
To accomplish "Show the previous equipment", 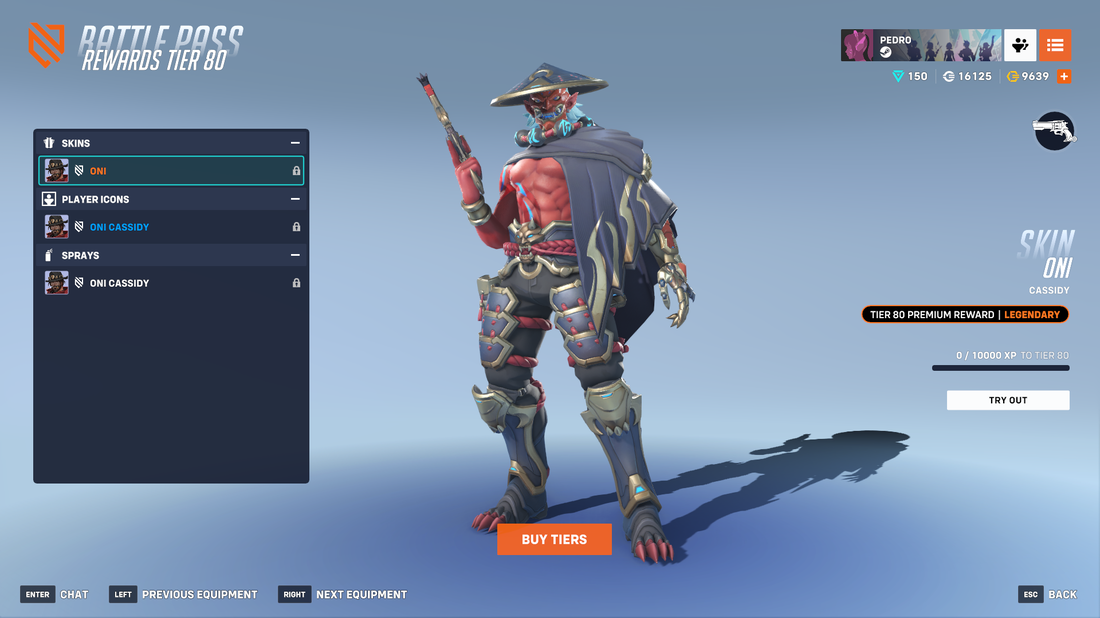I will point(184,594).
